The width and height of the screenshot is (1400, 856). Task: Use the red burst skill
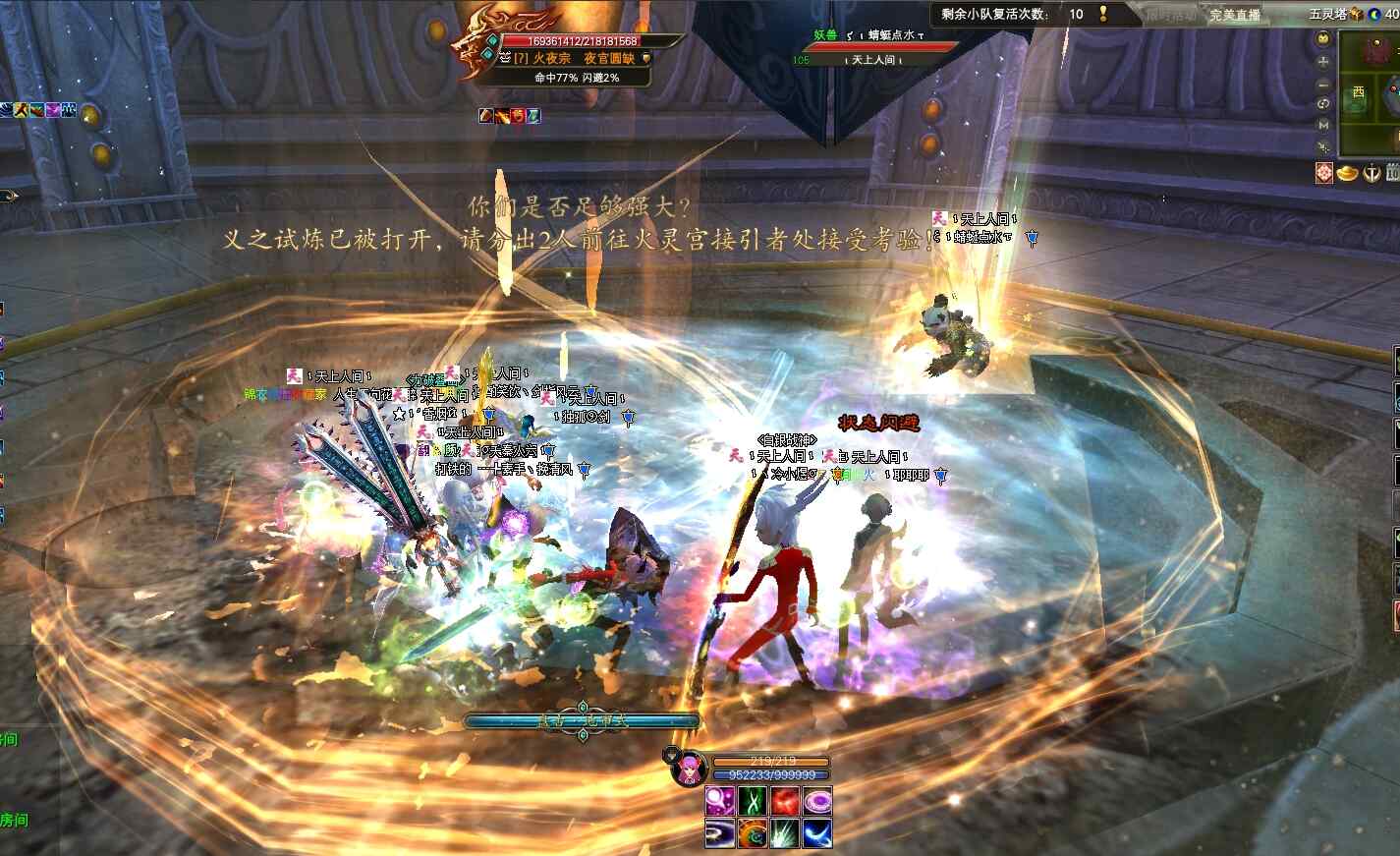pyautogui.click(x=785, y=801)
